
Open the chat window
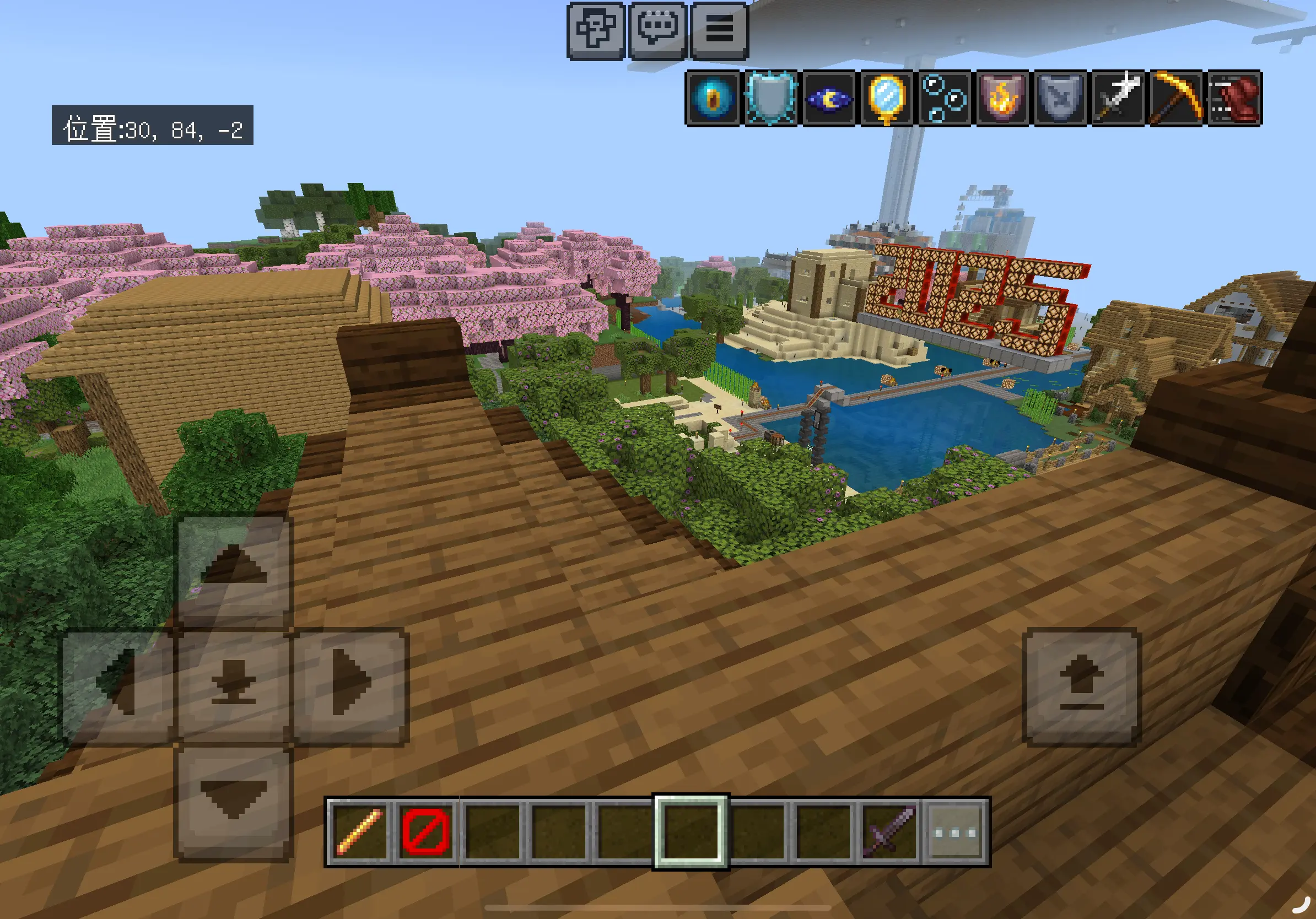click(x=657, y=30)
